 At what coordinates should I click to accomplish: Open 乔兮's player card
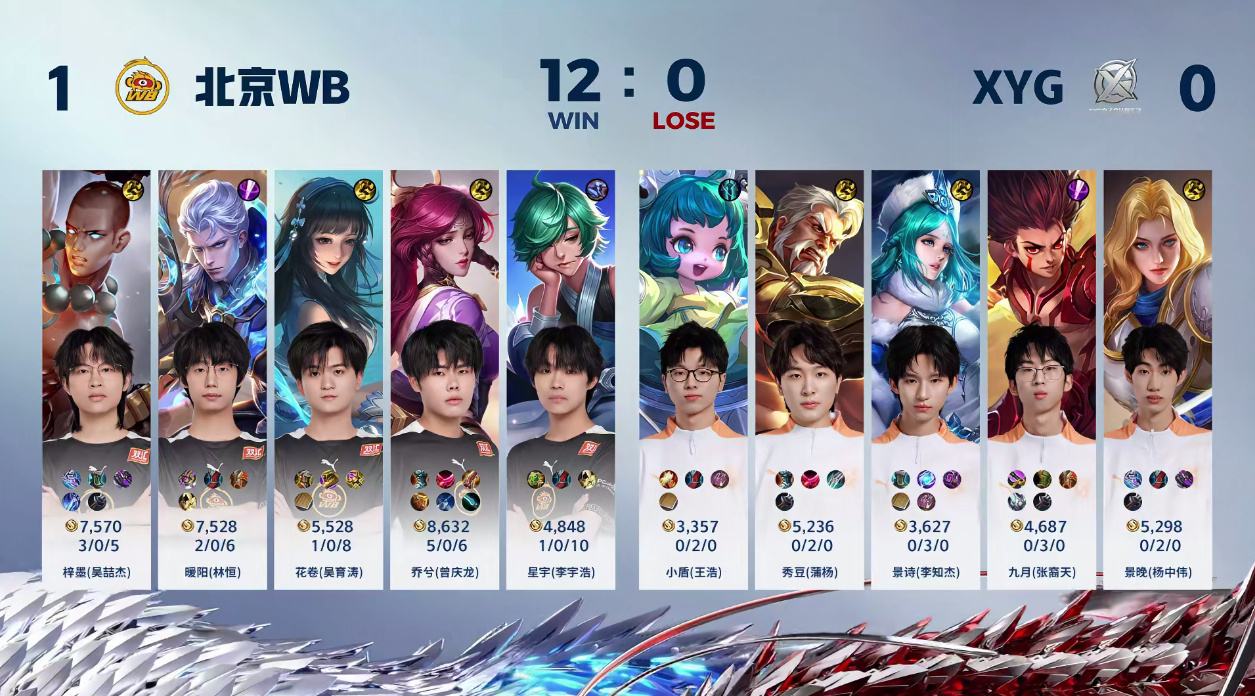(444, 378)
